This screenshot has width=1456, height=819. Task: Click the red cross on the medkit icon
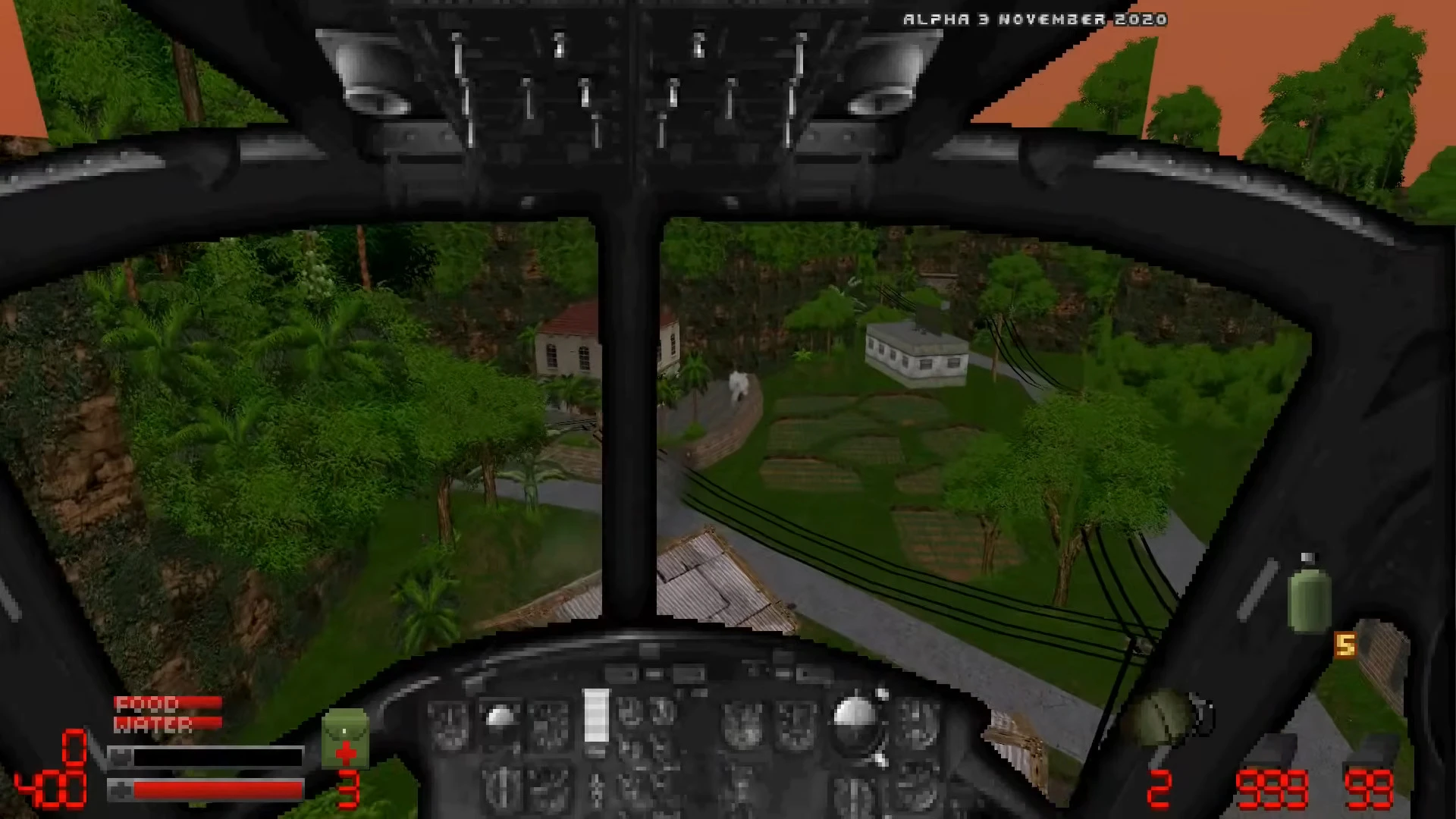coord(347,752)
